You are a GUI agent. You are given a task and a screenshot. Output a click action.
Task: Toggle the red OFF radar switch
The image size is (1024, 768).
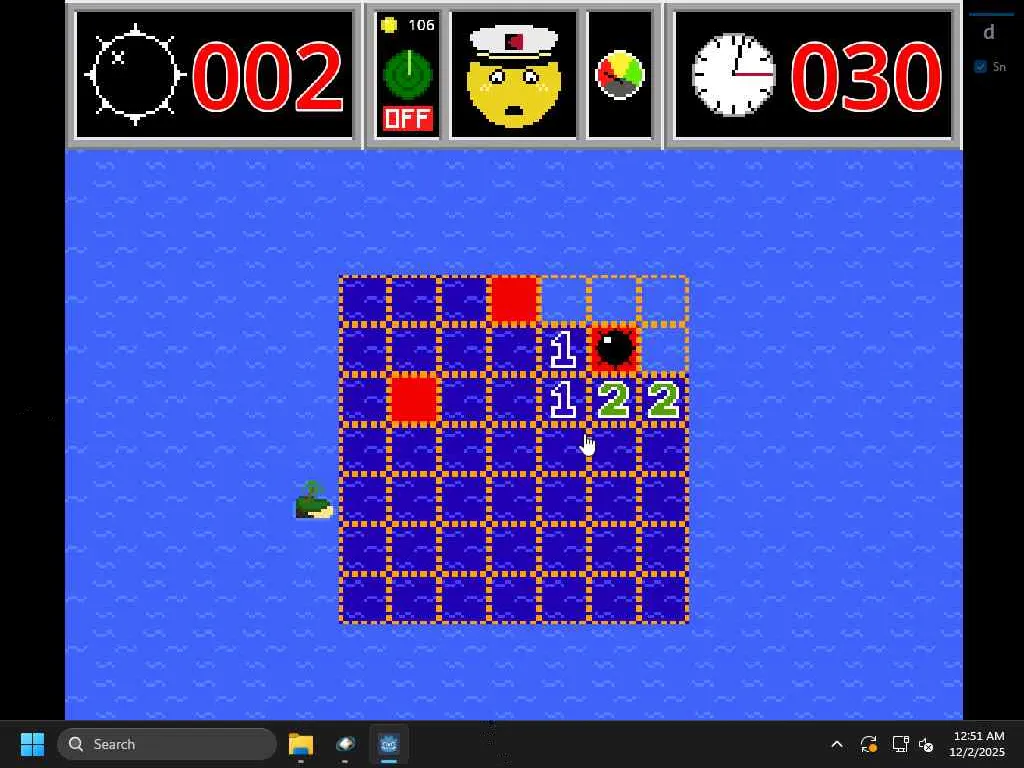pos(407,119)
